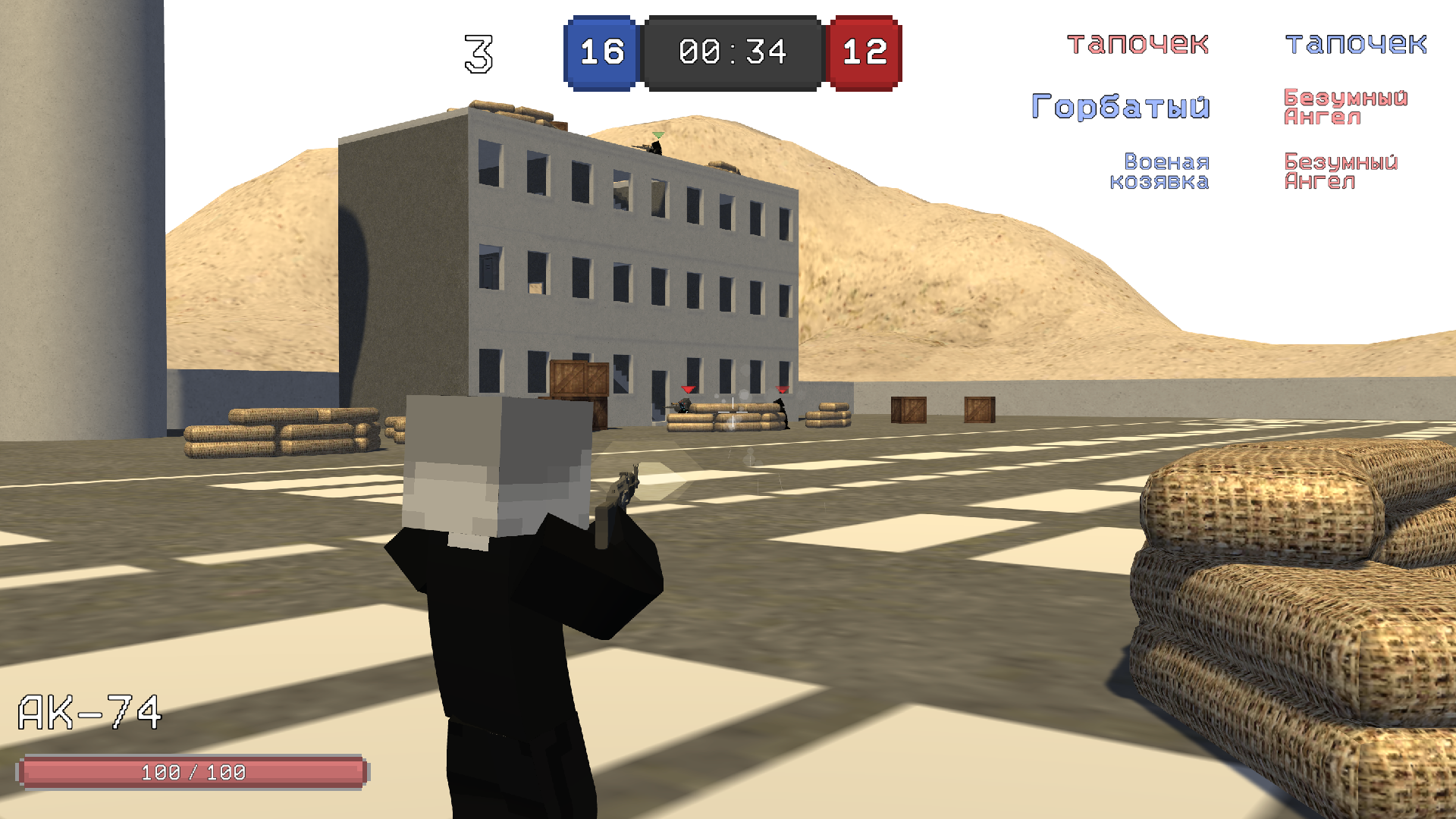Viewport: 1456px width, 819px height.
Task: Click the wooden crate near the building wall
Action: pos(909,409)
